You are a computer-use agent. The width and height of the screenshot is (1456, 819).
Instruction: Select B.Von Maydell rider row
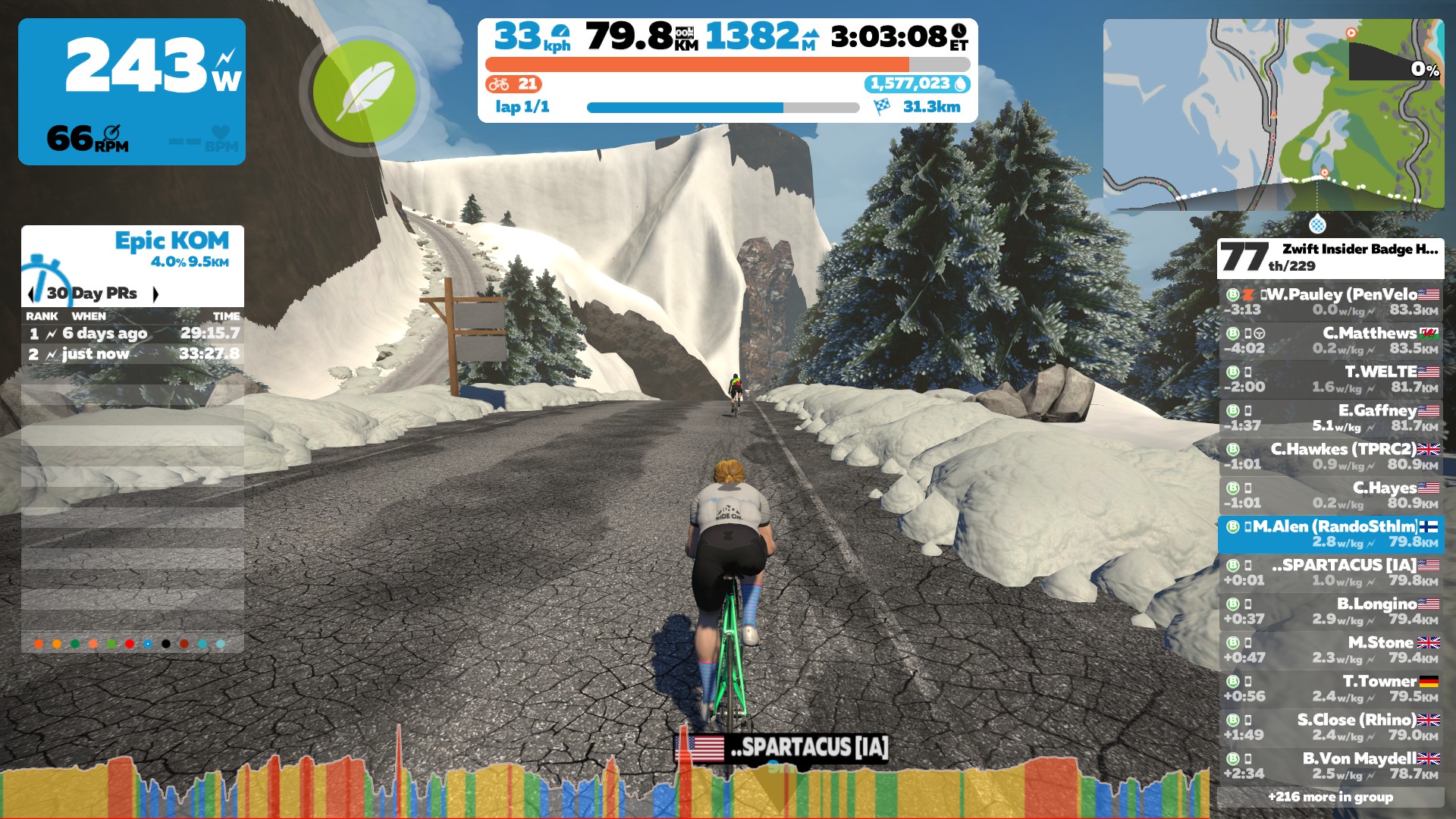pos(1331,766)
